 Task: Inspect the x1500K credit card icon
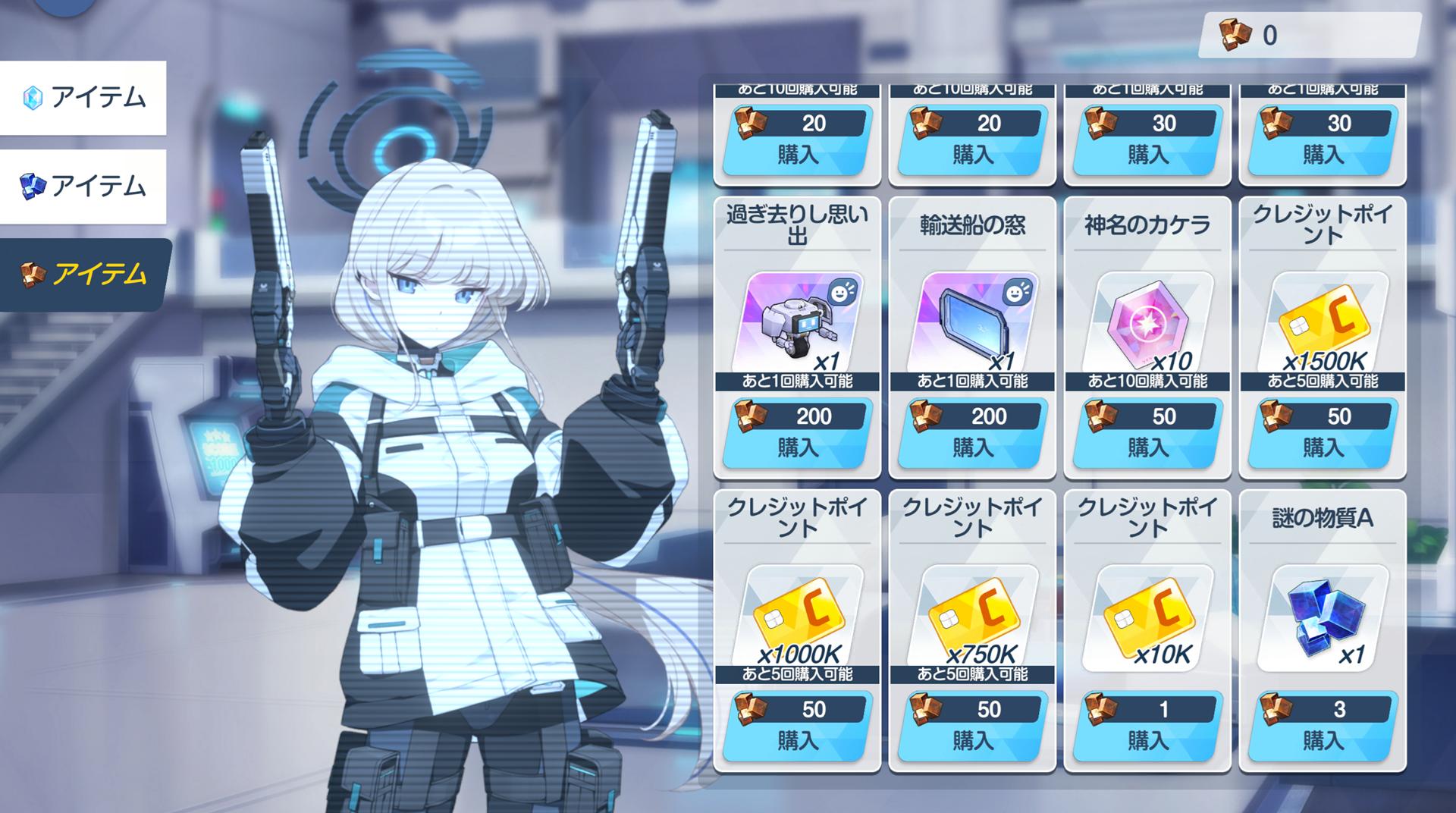click(x=1323, y=322)
